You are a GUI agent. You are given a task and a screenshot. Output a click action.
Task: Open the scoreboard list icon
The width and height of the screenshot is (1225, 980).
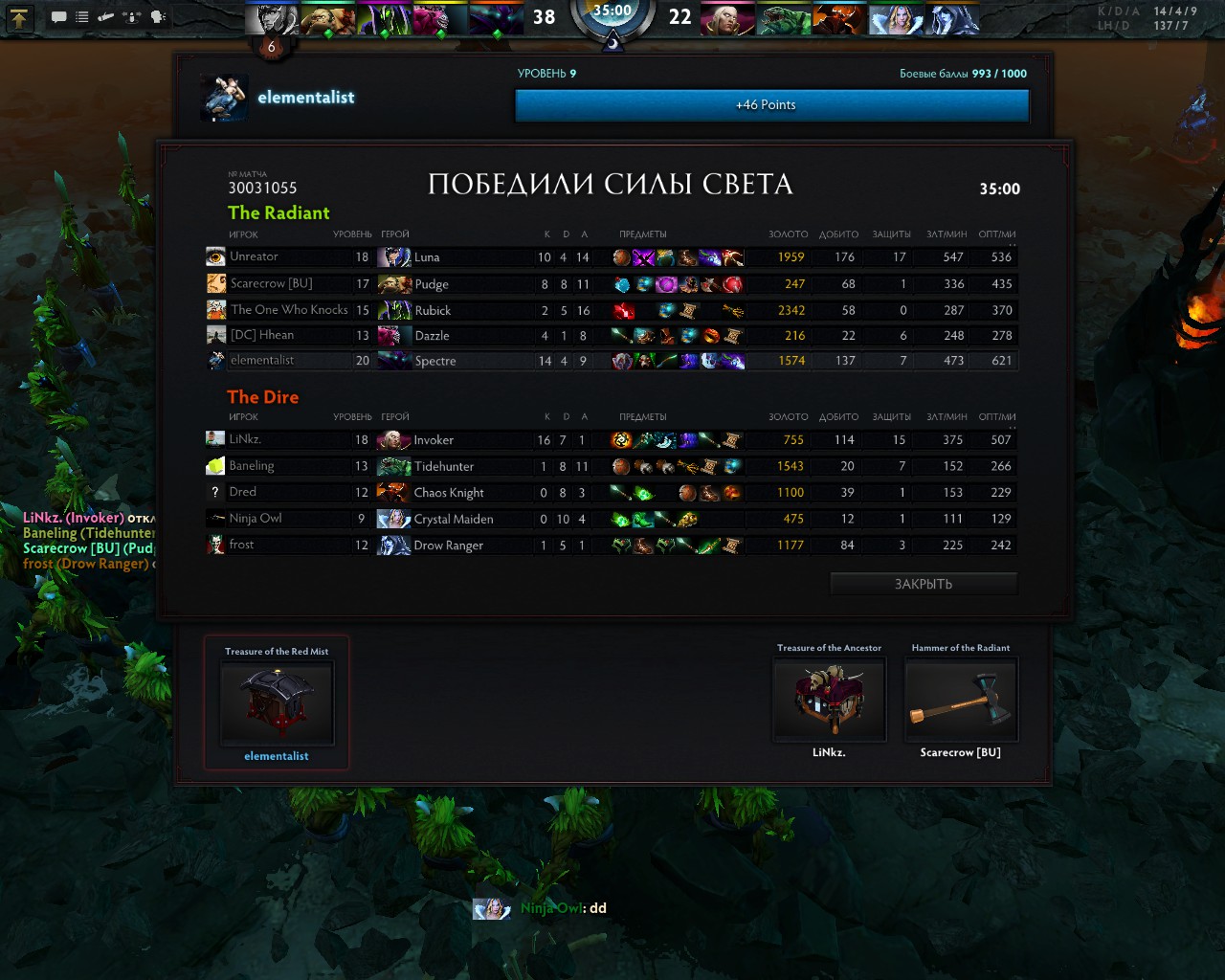pyautogui.click(x=82, y=17)
